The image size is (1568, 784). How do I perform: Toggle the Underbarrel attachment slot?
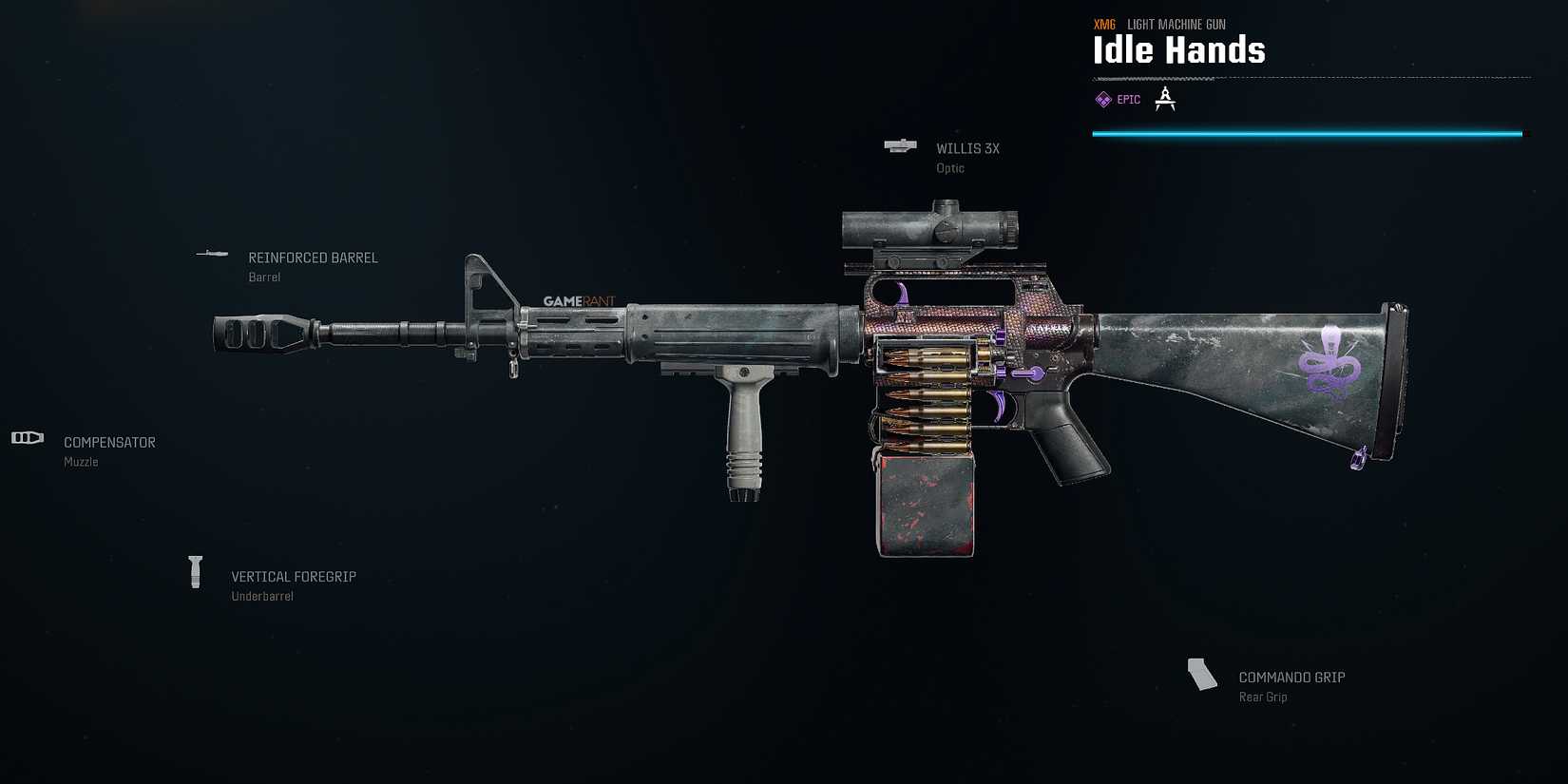262,596
